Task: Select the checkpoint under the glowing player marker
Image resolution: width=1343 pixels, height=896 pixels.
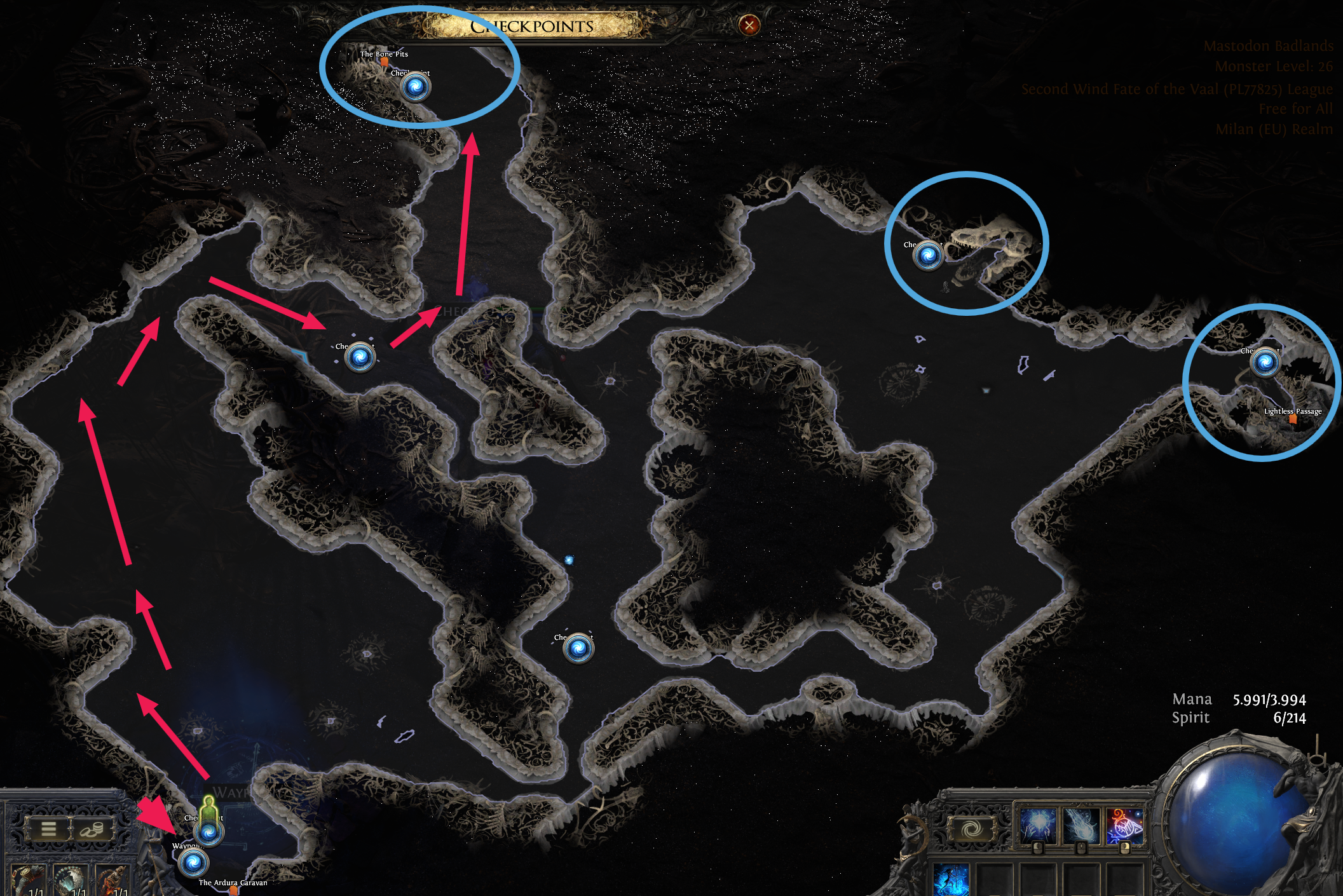Action: [x=208, y=832]
